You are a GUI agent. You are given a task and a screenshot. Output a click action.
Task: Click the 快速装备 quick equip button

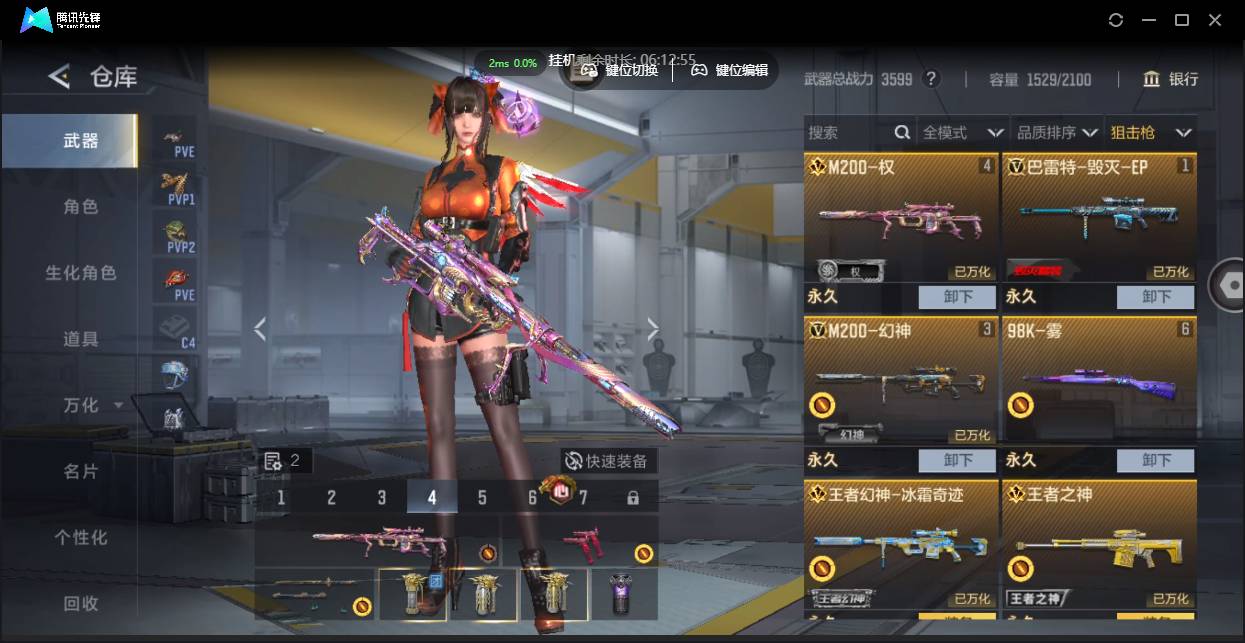(607, 461)
